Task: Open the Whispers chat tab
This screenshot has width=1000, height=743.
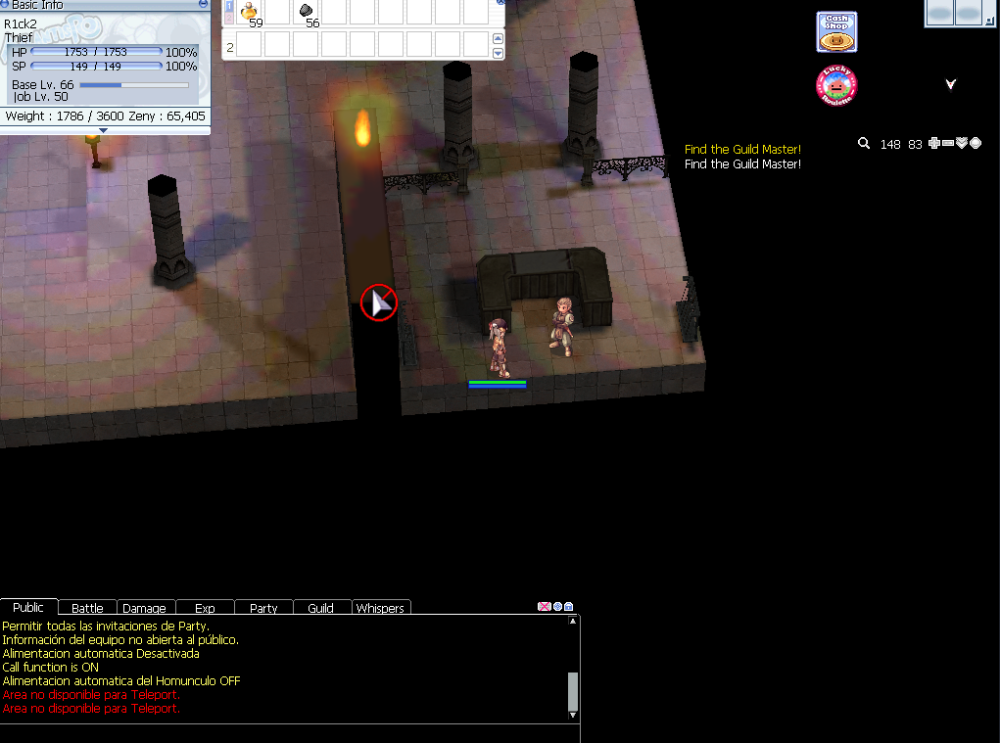Action: pos(380,608)
